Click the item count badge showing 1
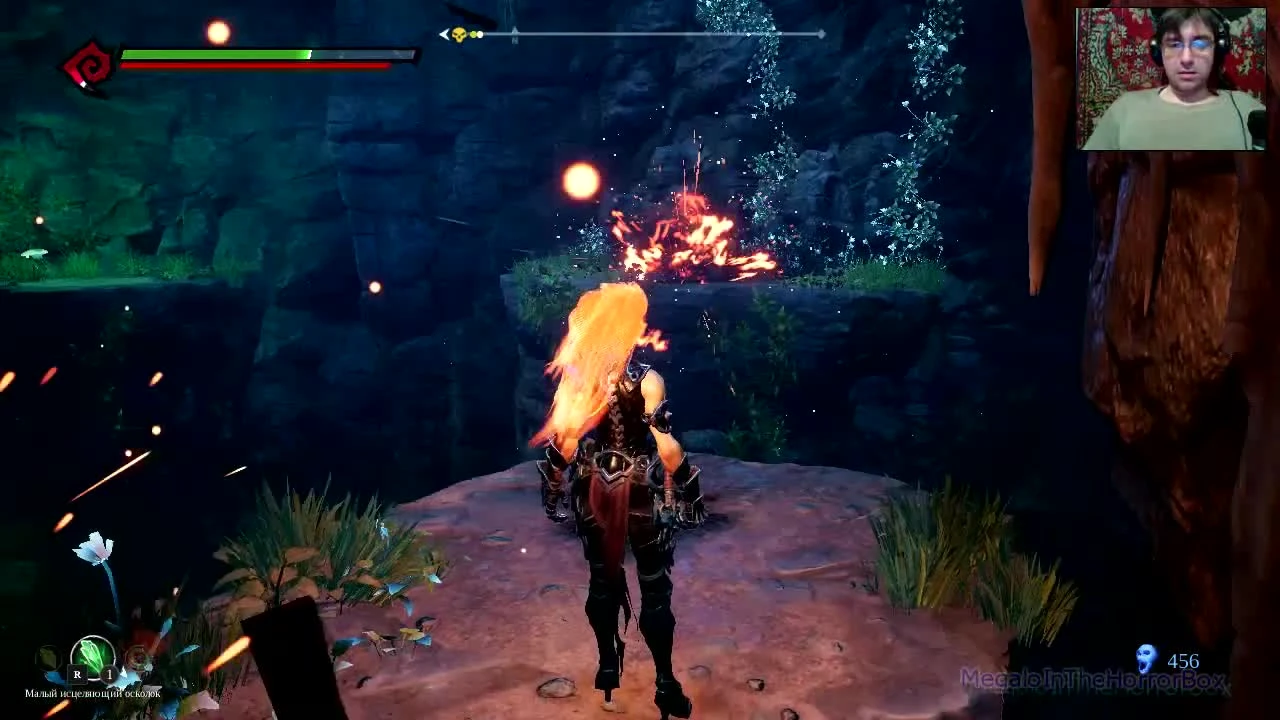 click(x=108, y=674)
